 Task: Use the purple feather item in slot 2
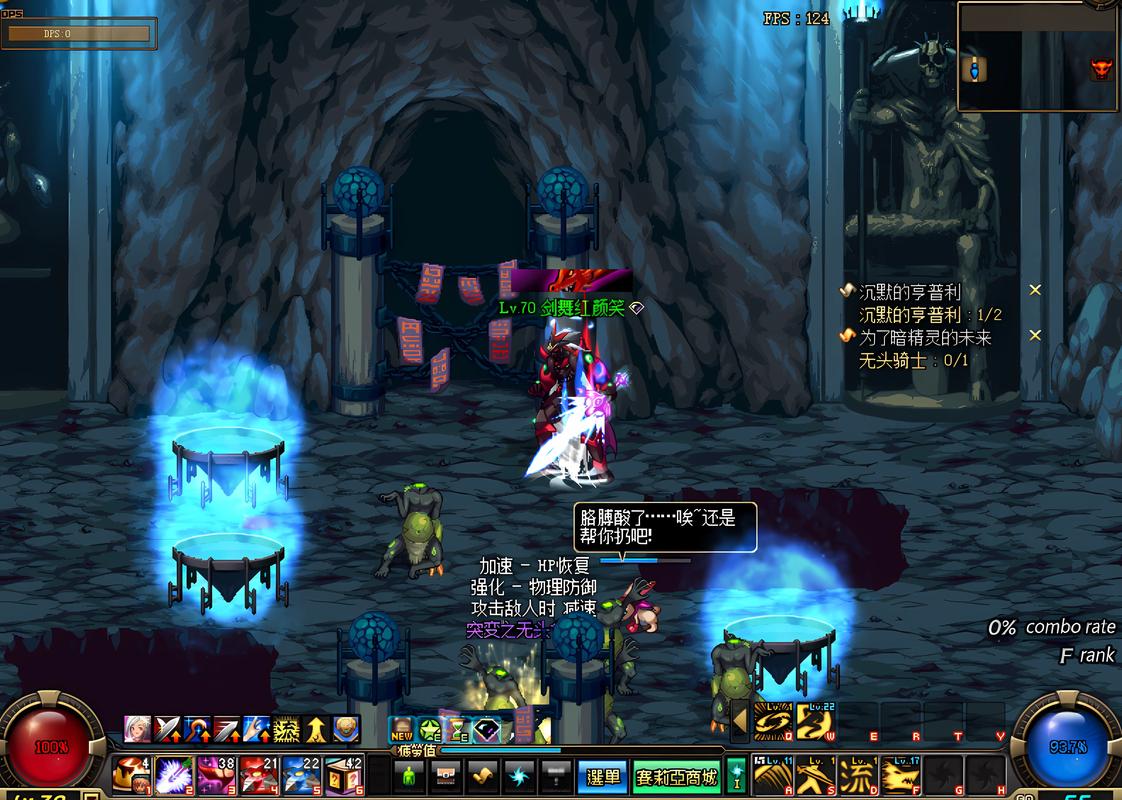click(172, 774)
